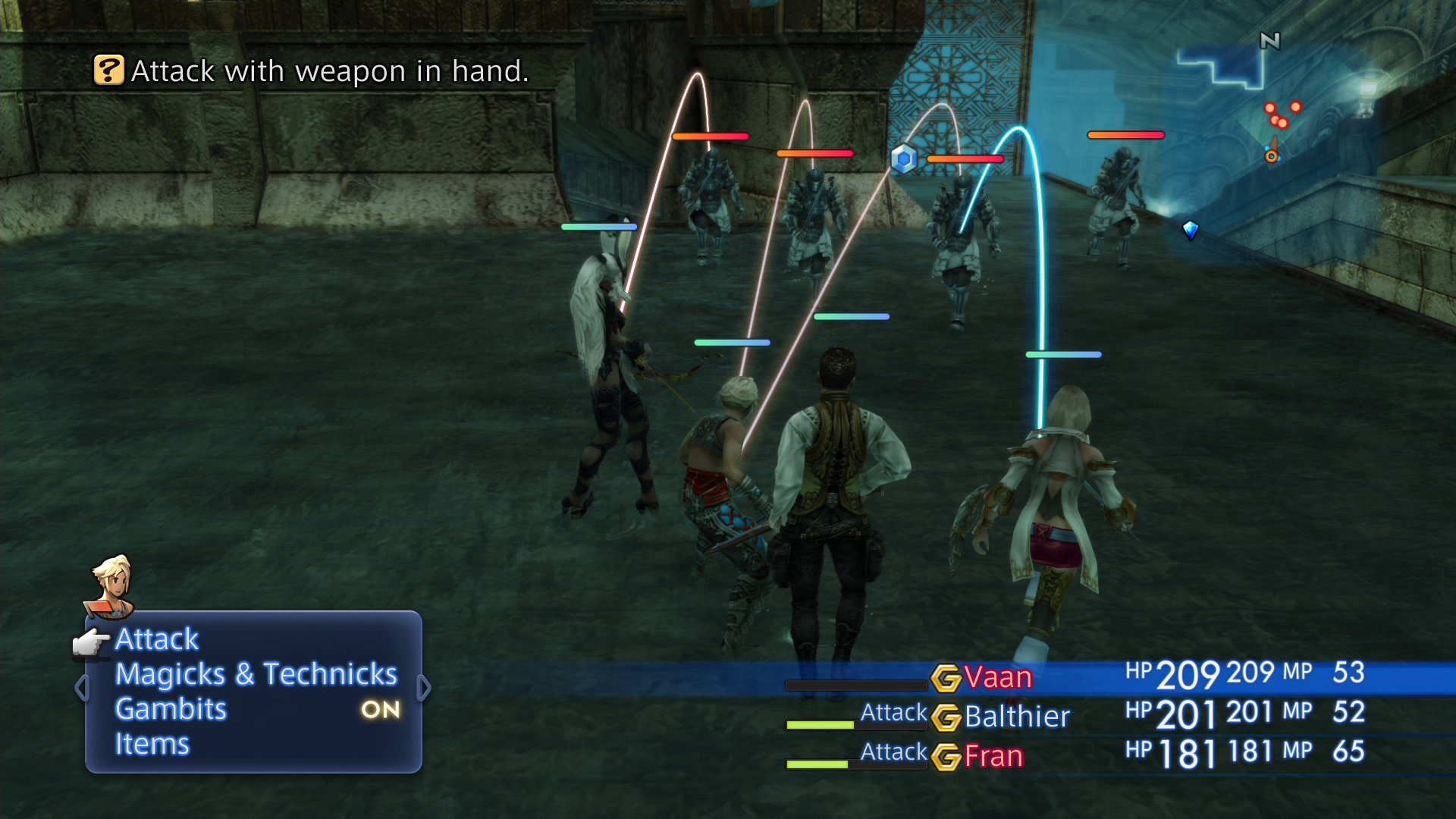Click the gambit G icon beside Fran's name
Screen dimensions: 1456x819
(950, 755)
